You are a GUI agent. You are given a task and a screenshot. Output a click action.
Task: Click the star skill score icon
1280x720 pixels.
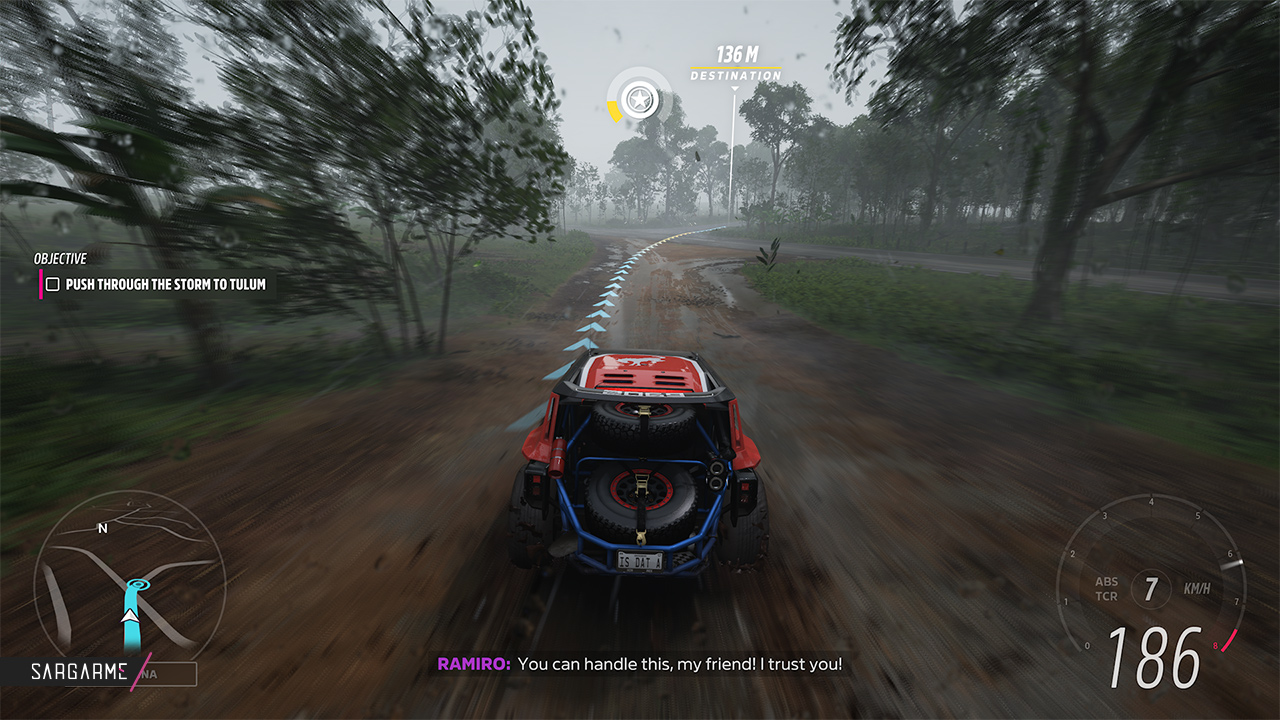pos(637,98)
